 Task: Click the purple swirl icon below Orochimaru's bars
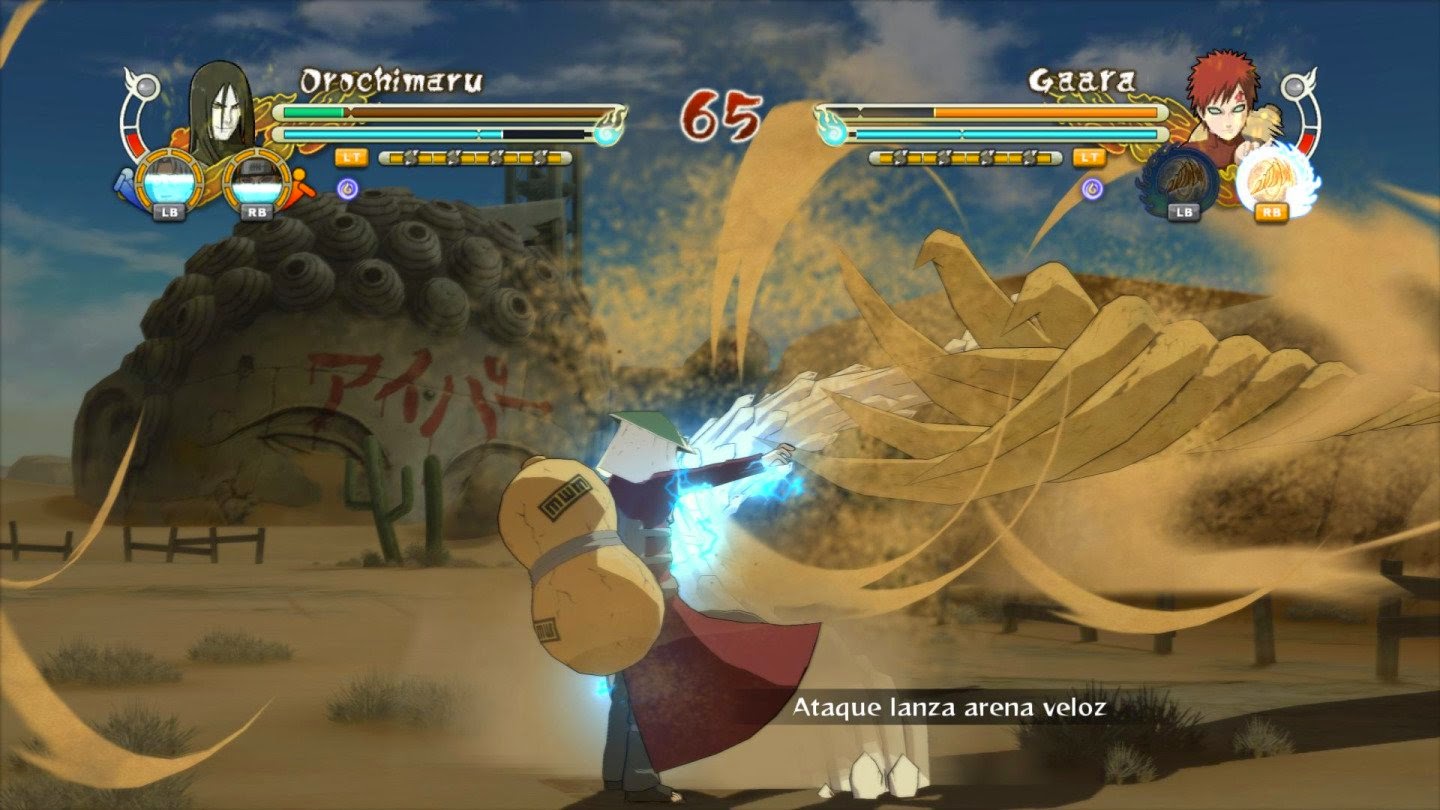[x=347, y=187]
